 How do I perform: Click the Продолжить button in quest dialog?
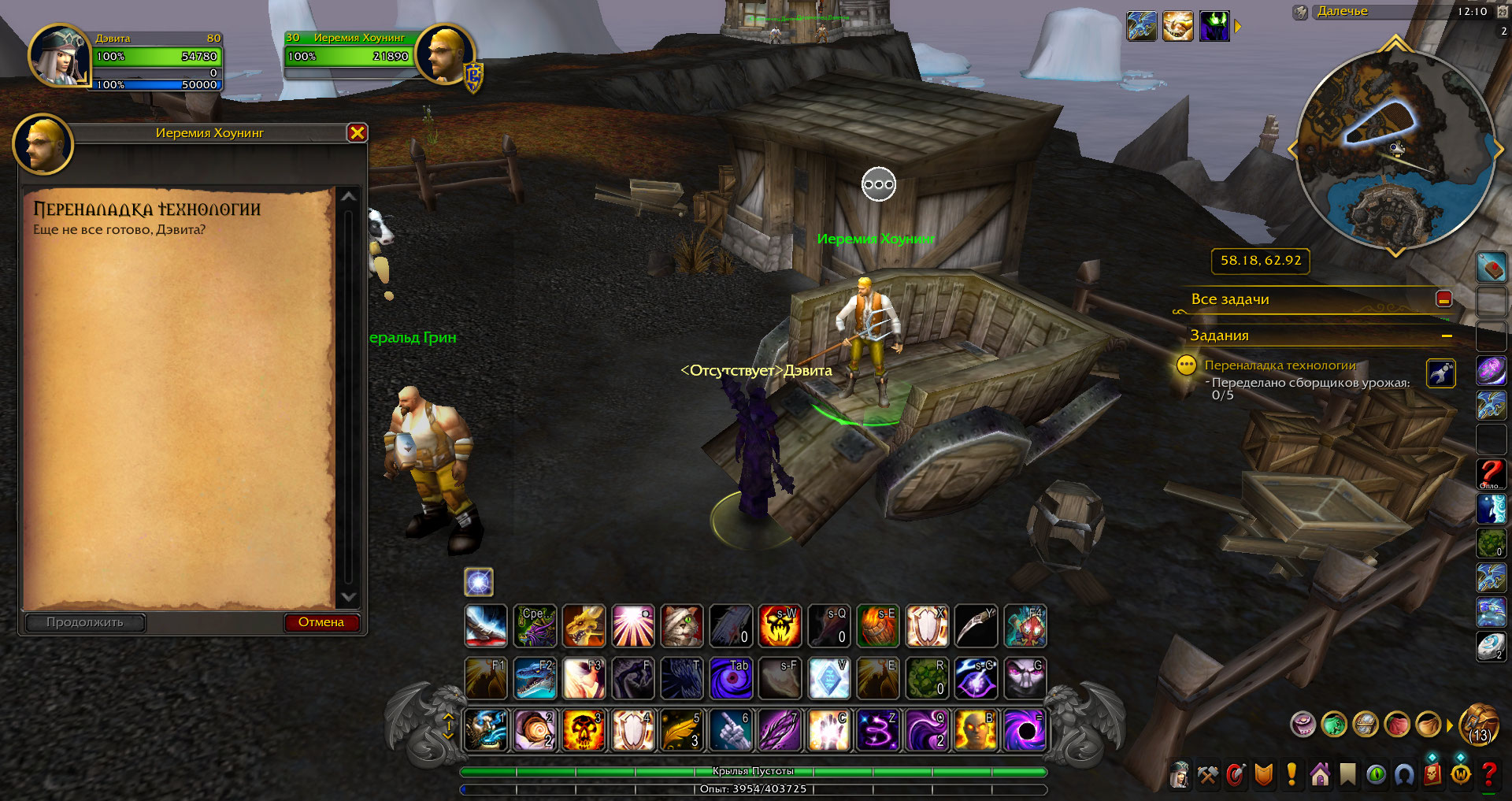click(85, 622)
